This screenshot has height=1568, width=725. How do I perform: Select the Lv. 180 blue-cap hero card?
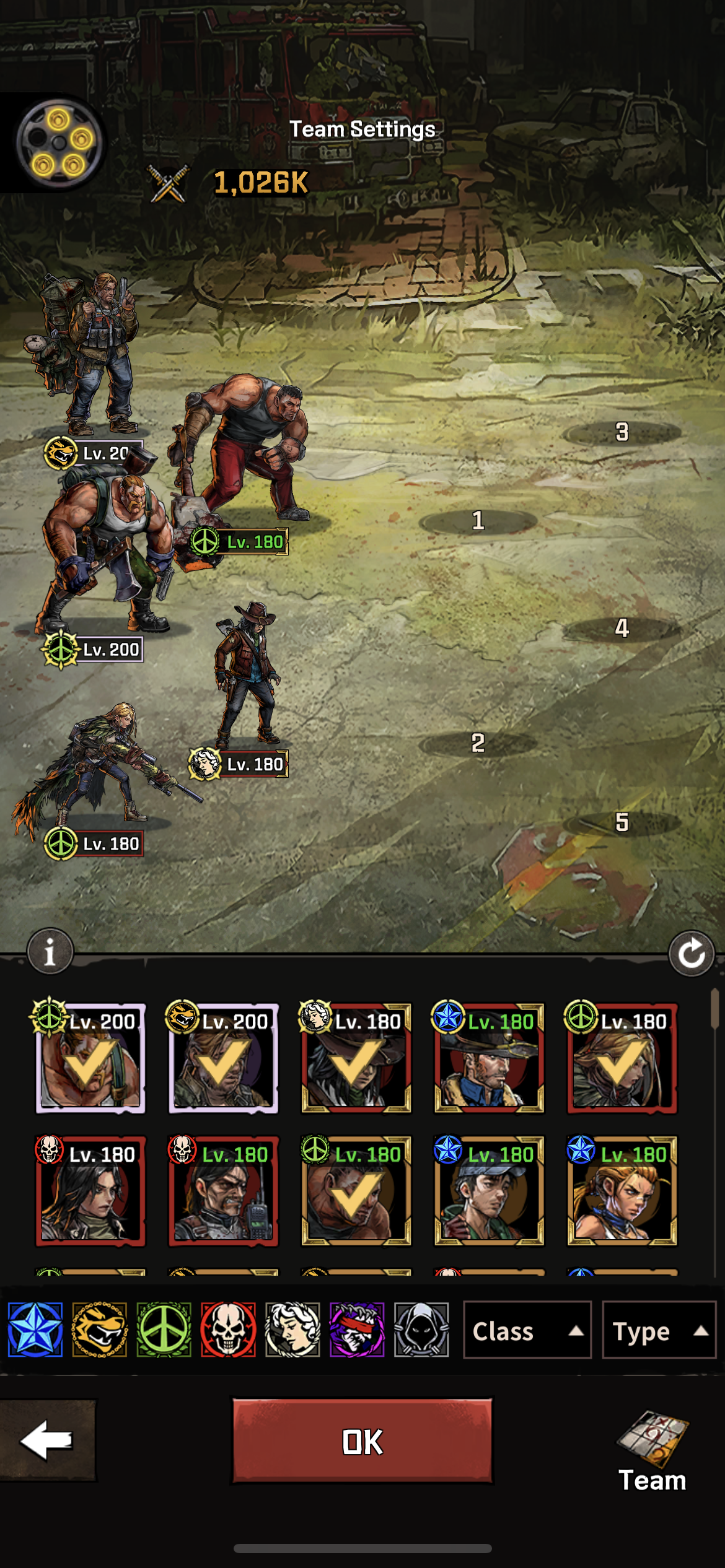pos(489,1191)
